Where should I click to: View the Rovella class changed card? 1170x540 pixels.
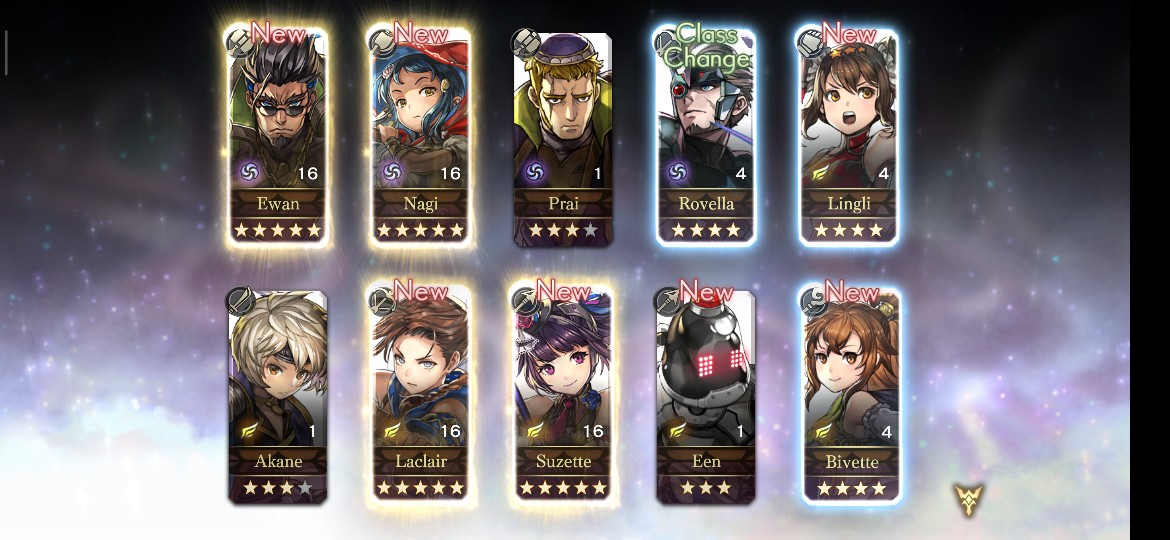point(706,135)
